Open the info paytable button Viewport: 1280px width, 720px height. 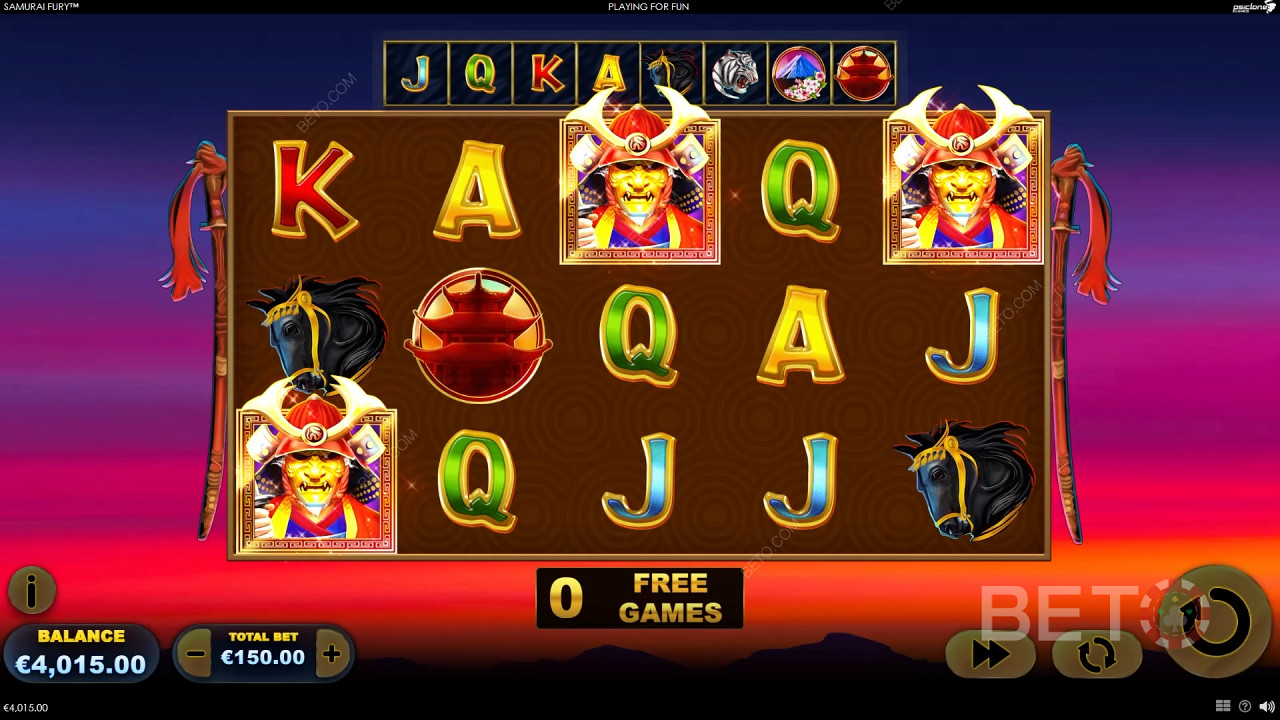coord(31,591)
